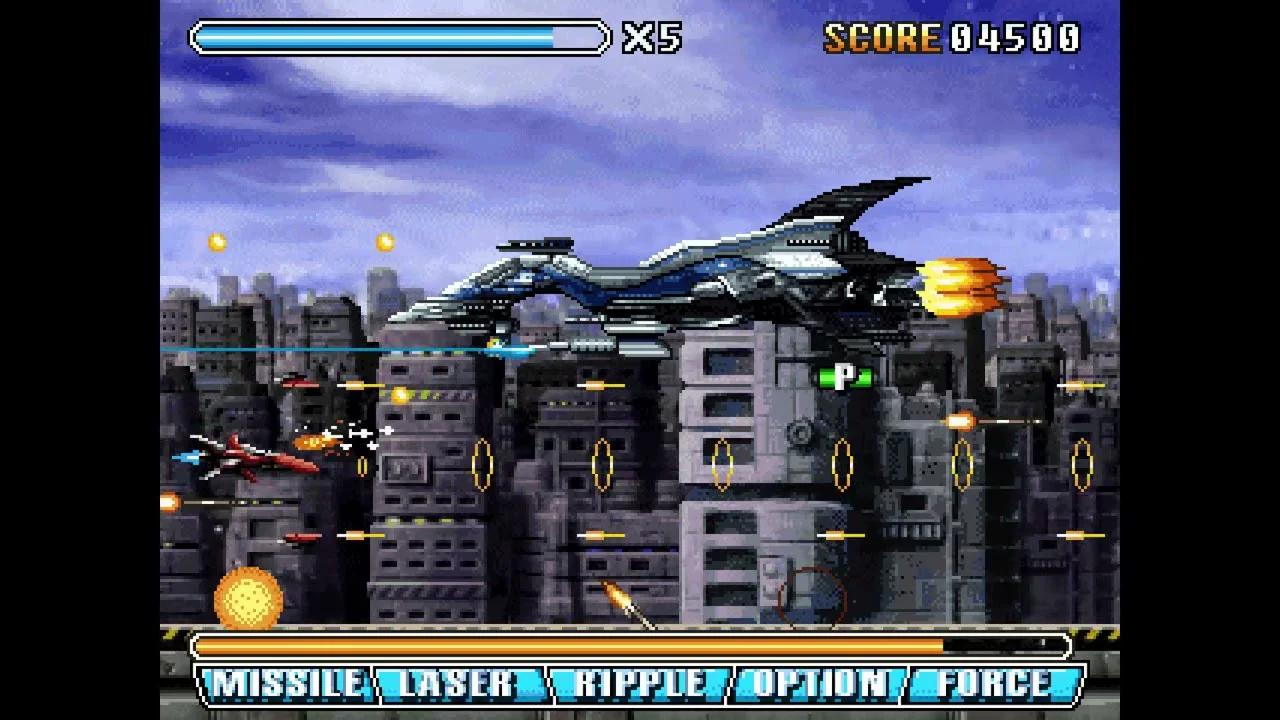Click the orange fireball power-up orb
This screenshot has width=1280, height=720.
[248, 597]
